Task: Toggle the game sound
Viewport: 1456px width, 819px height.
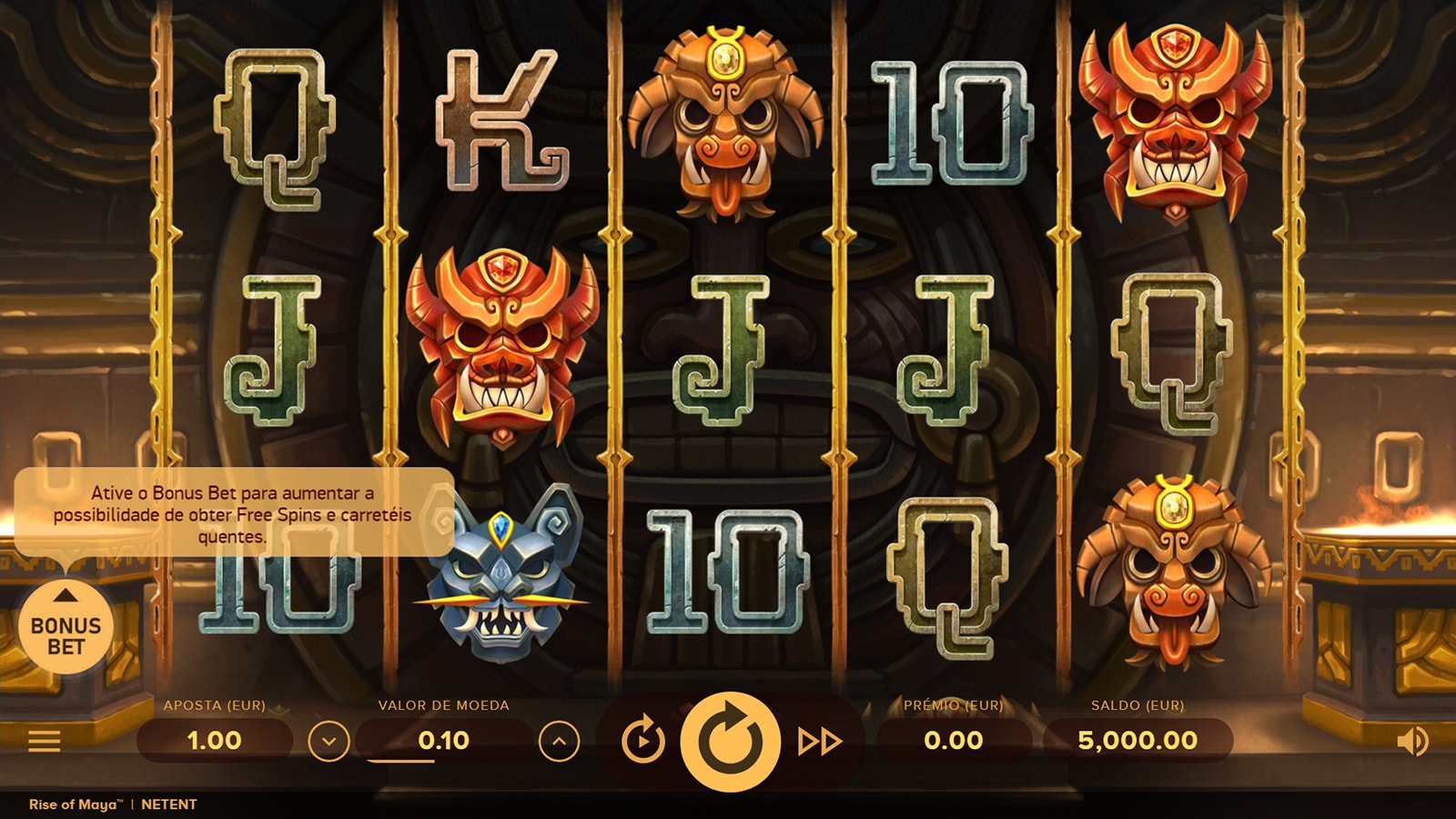Action: (x=1411, y=742)
